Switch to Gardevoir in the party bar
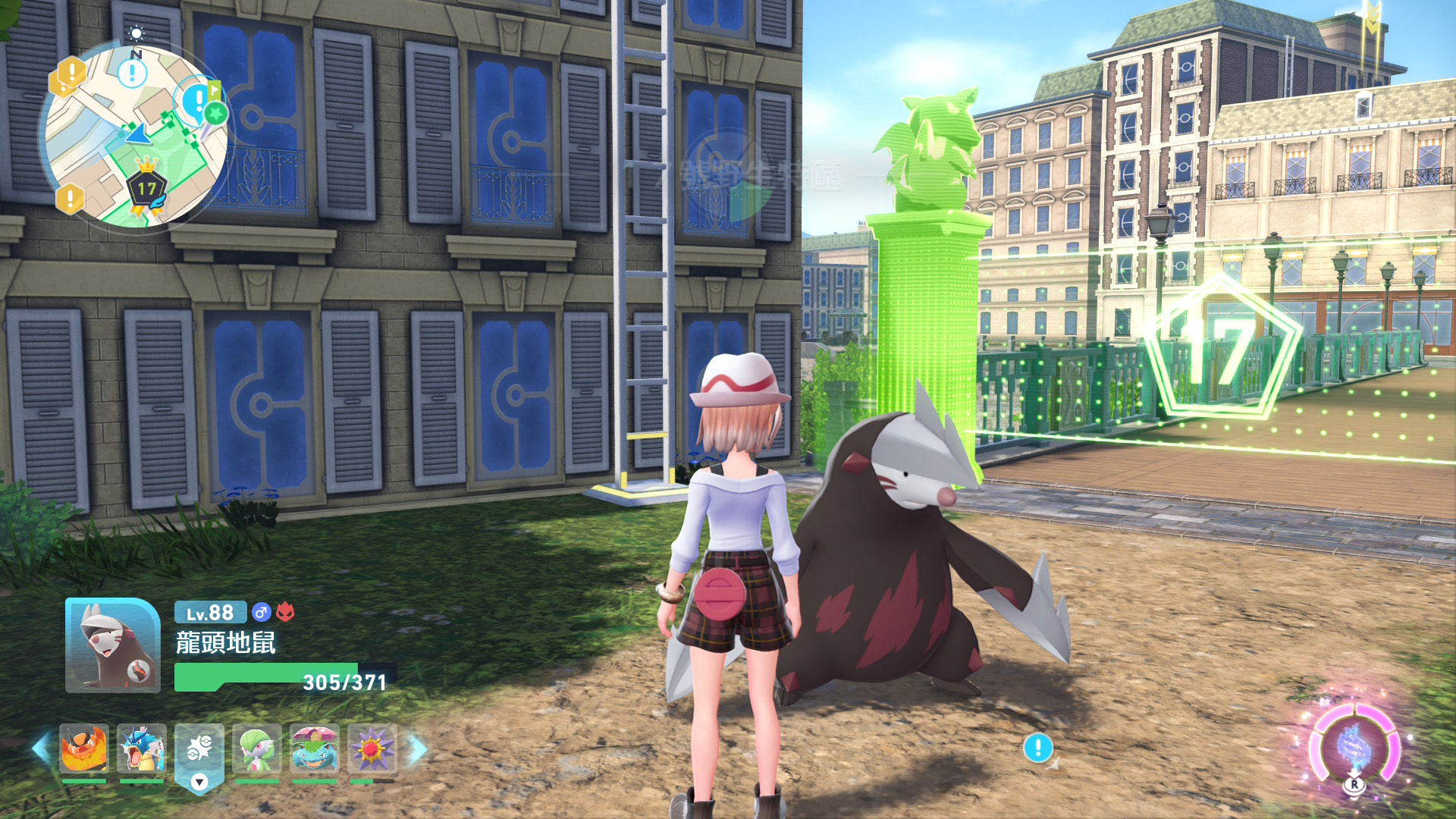The width and height of the screenshot is (1456, 819). pyautogui.click(x=257, y=748)
